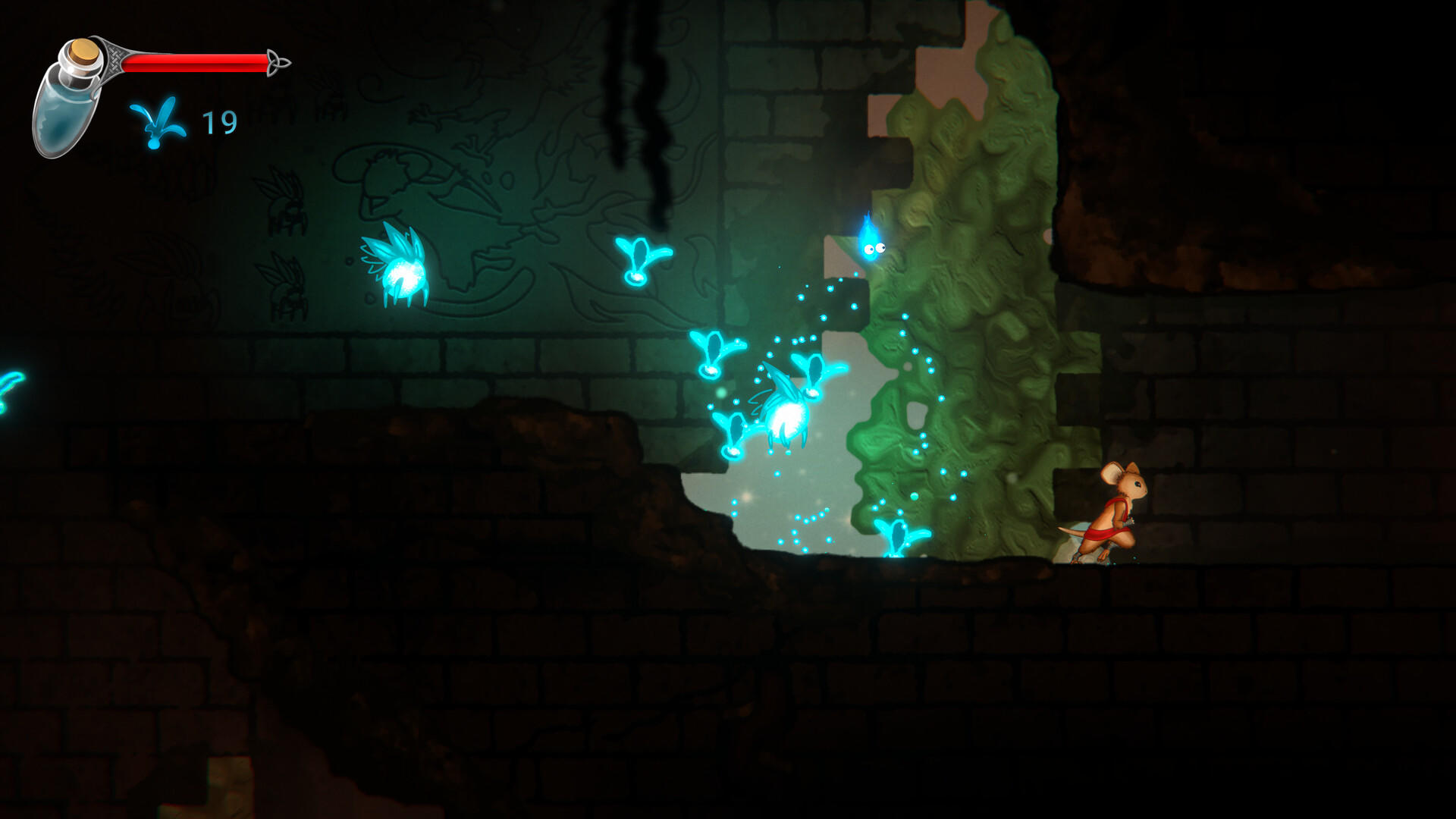The width and height of the screenshot is (1456, 819).
Task: Click the number 19 collectible counter
Action: pyautogui.click(x=218, y=120)
